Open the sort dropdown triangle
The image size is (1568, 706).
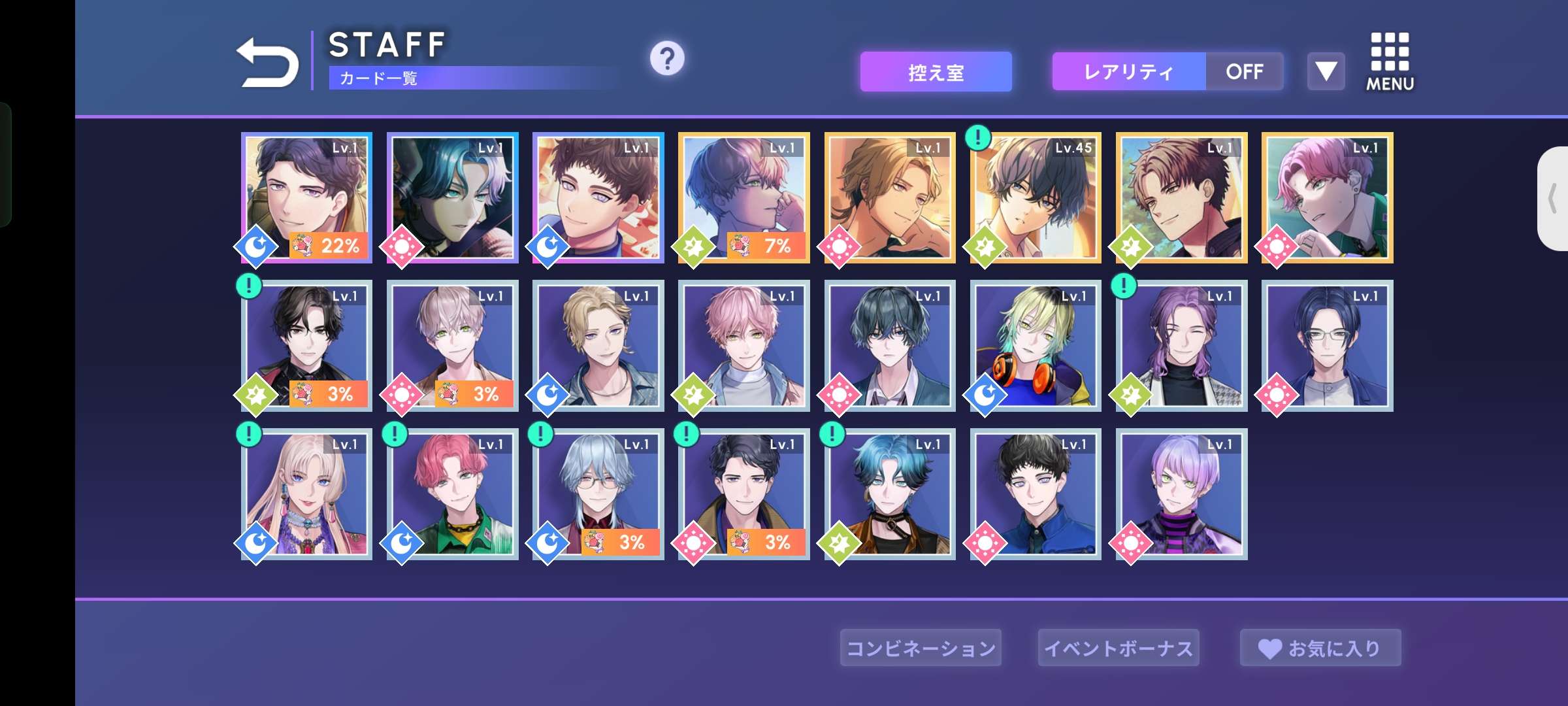1326,71
